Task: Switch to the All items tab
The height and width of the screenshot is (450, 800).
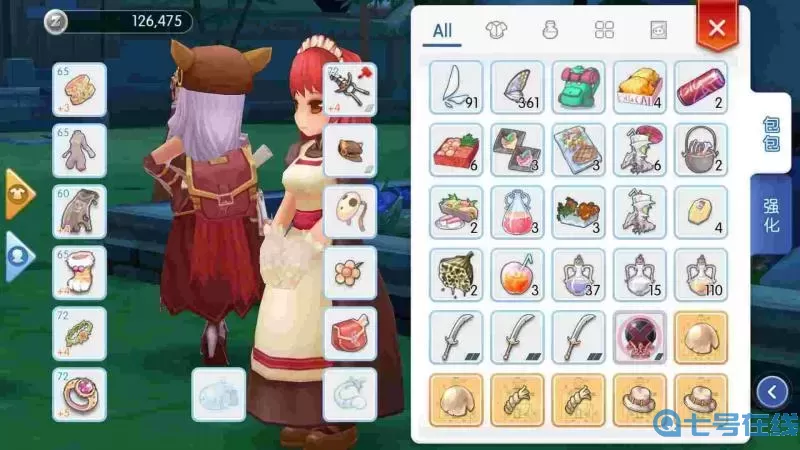Action: pos(442,30)
